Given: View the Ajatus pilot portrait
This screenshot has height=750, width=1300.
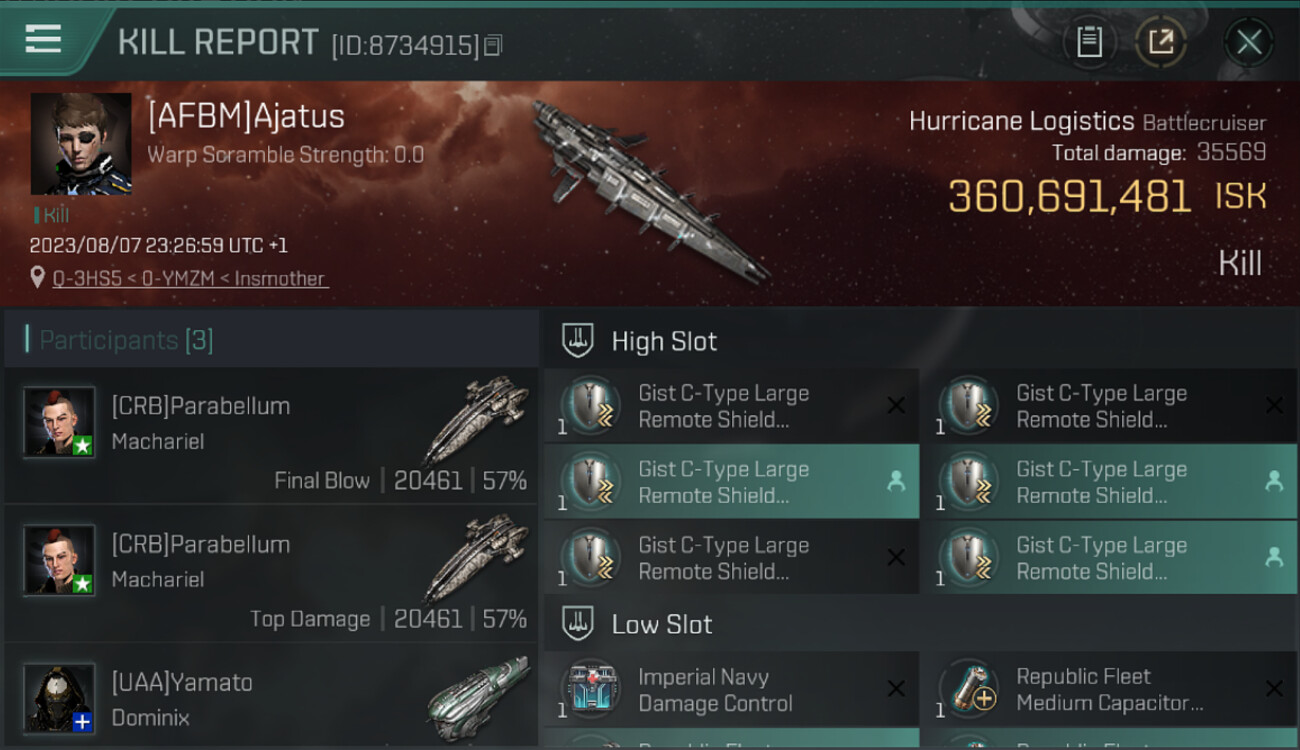Looking at the screenshot, I should [81, 144].
